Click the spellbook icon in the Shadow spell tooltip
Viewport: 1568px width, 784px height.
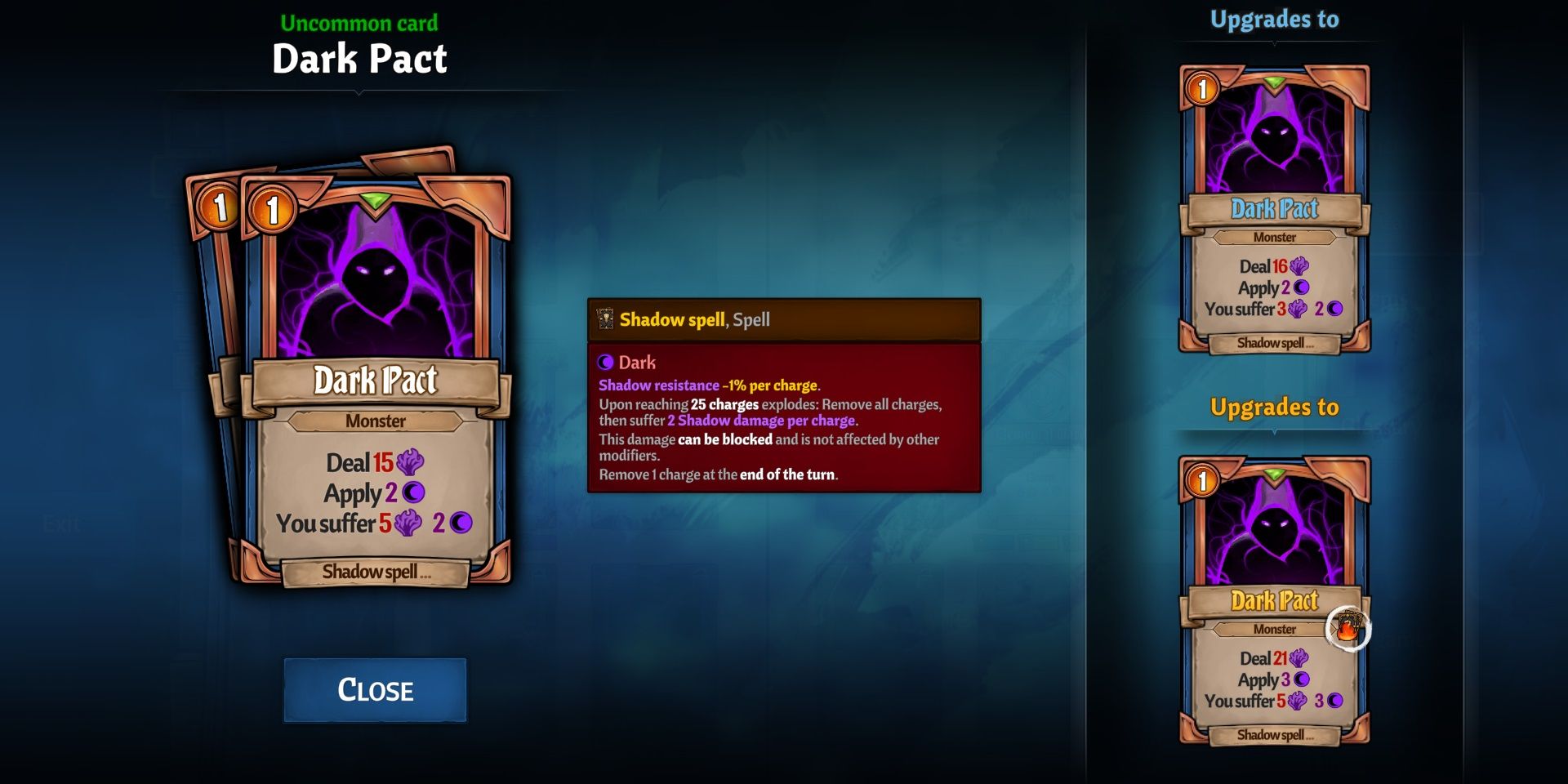click(x=606, y=320)
